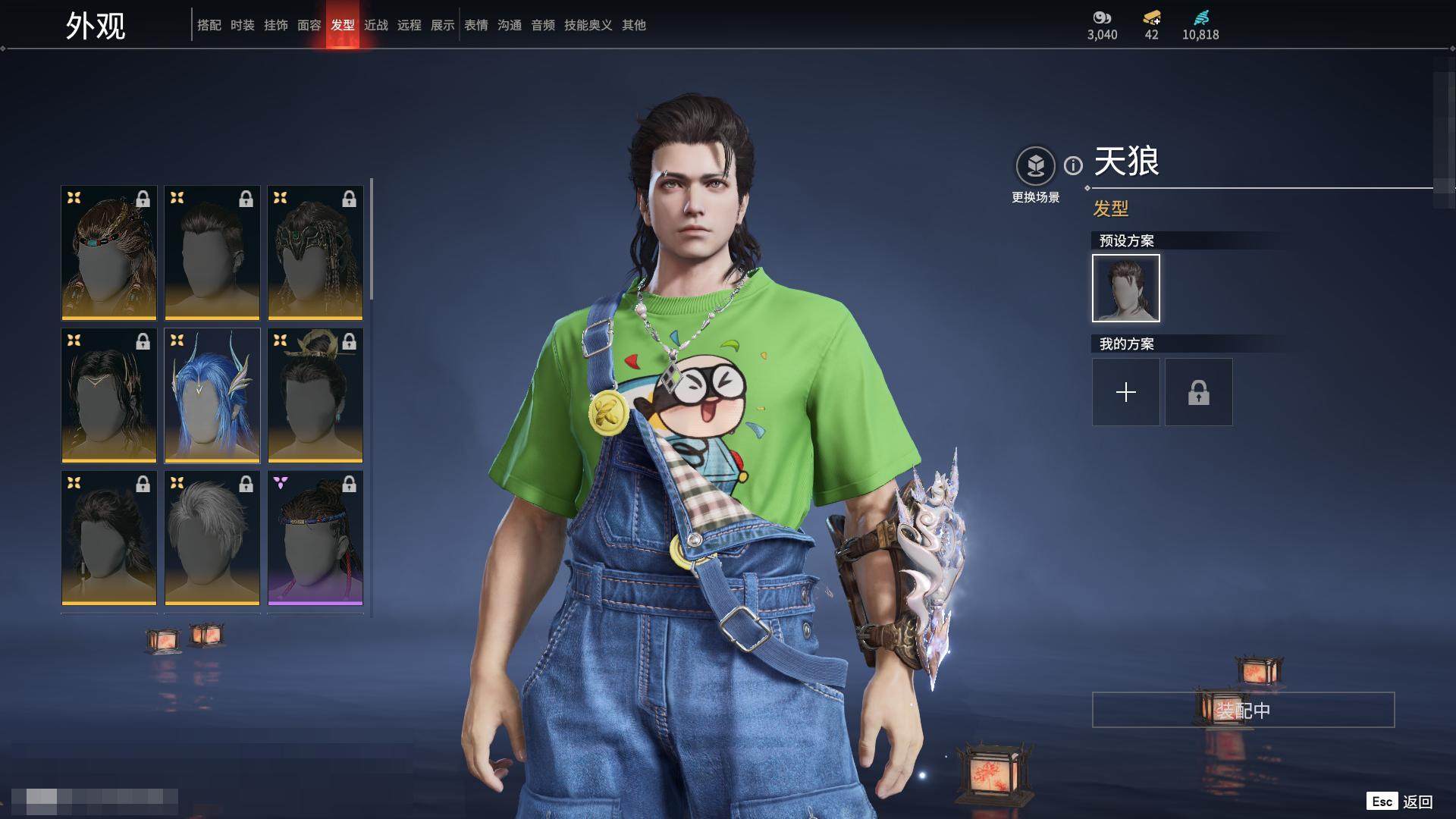Select the dark helmet hairstyle with green gem
The height and width of the screenshot is (819, 1456).
[315, 253]
